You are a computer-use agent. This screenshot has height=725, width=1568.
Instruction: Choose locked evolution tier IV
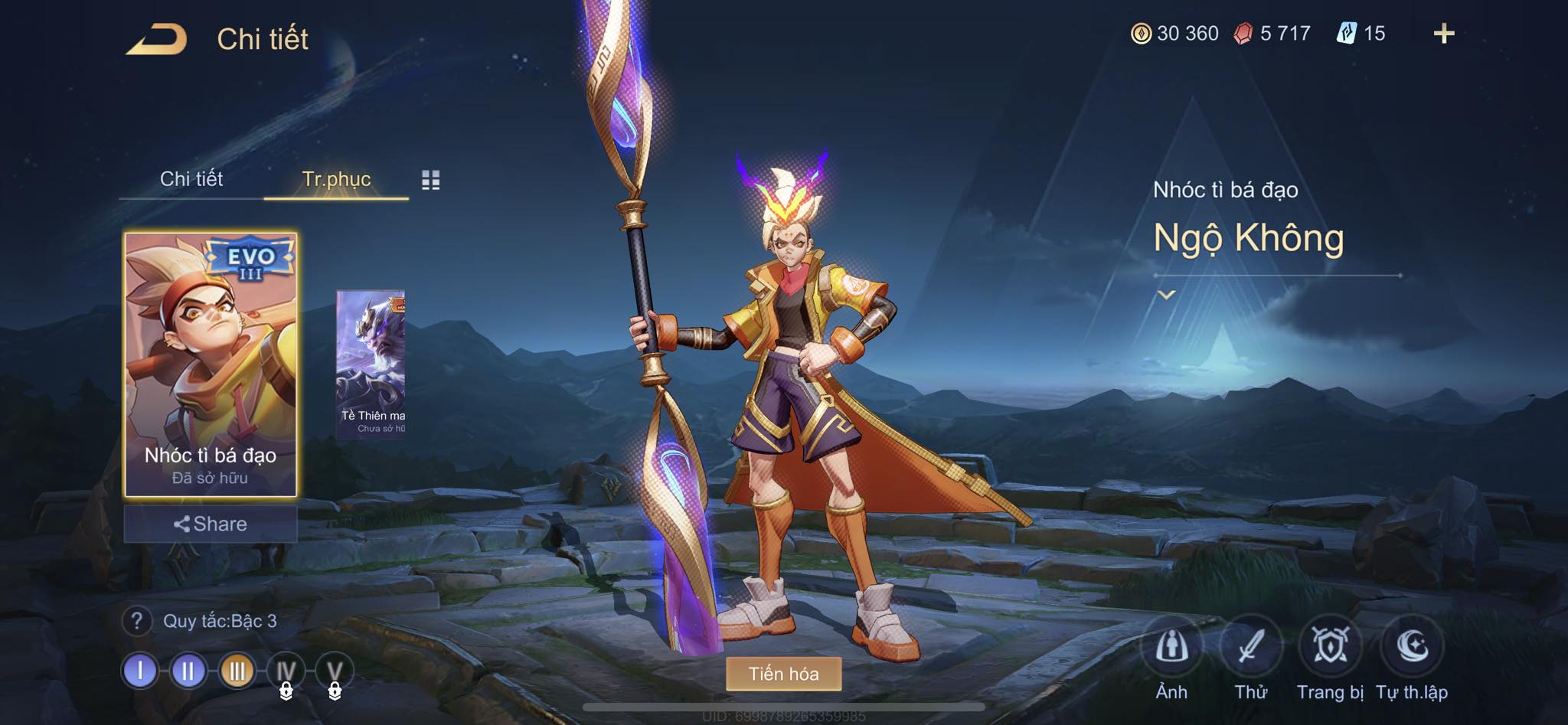pyautogui.click(x=286, y=673)
